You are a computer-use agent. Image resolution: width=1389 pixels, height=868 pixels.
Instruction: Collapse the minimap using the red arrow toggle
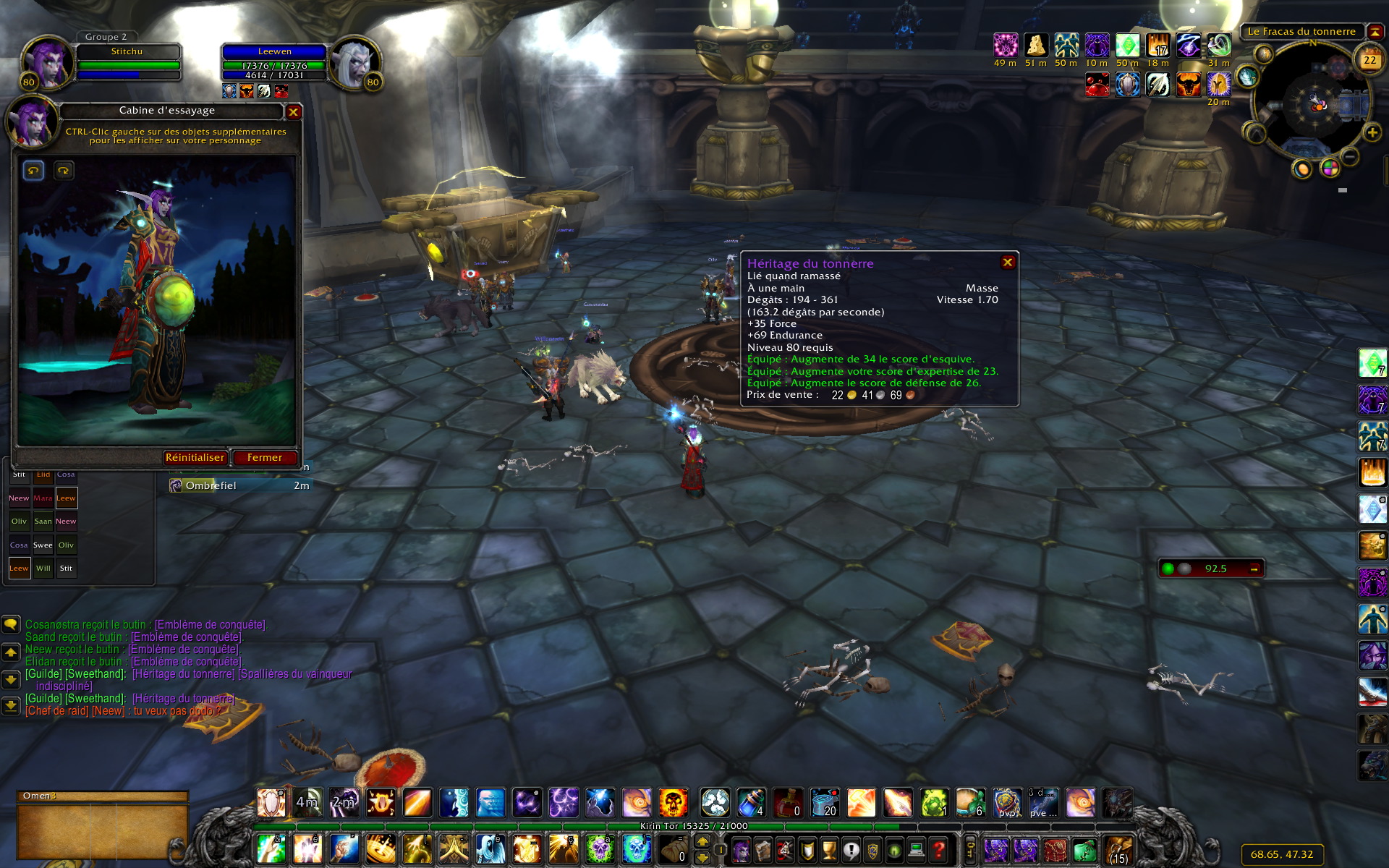(x=1375, y=32)
